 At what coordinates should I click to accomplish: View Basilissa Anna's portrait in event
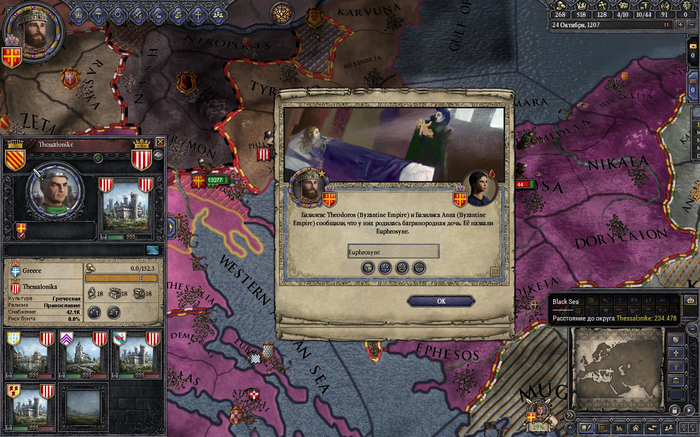tap(482, 187)
